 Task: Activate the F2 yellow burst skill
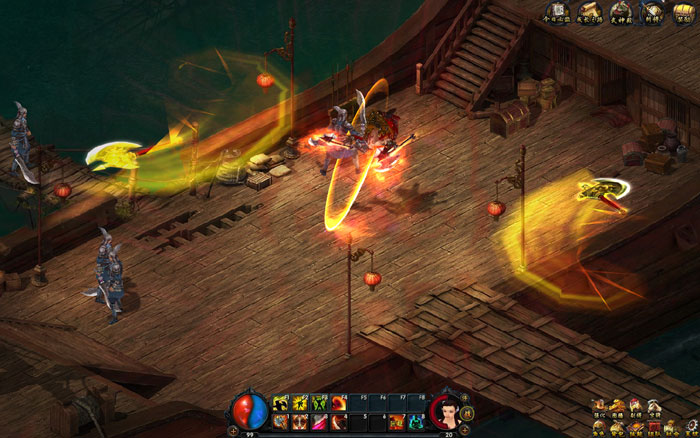point(299,403)
